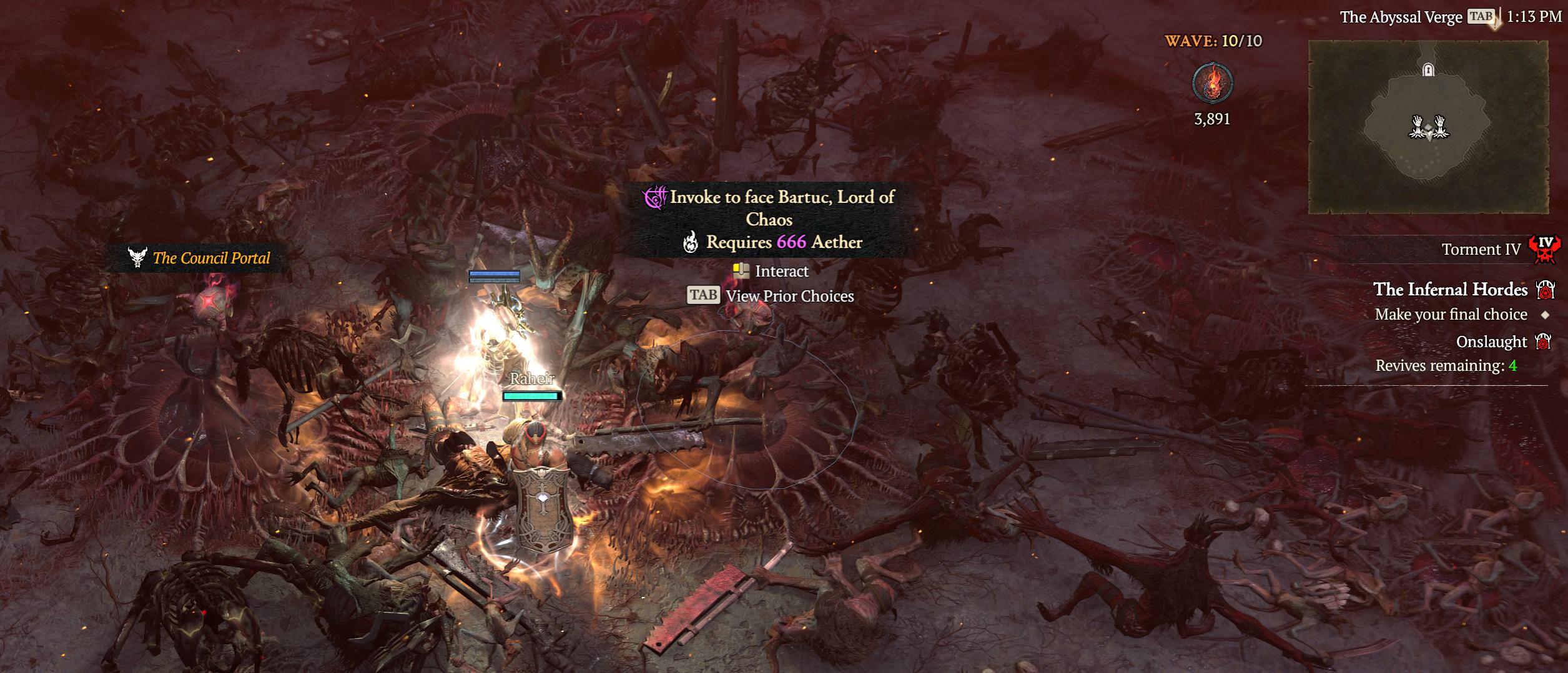
Task: Select the Onslaught objective entry
Action: click(x=1491, y=342)
